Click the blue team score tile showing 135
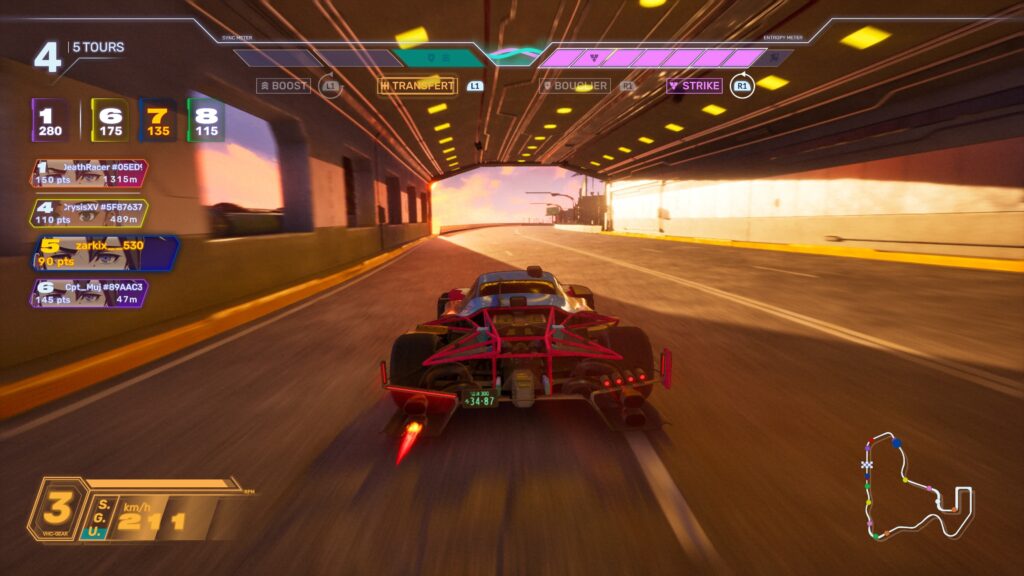The image size is (1024, 576). click(x=158, y=120)
